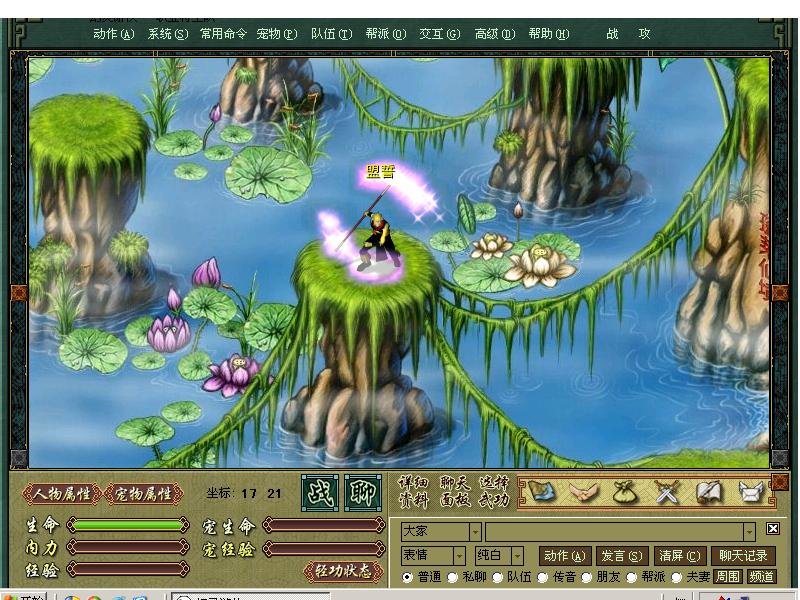Open the 宠物属性 pet attributes panel

pos(144,494)
